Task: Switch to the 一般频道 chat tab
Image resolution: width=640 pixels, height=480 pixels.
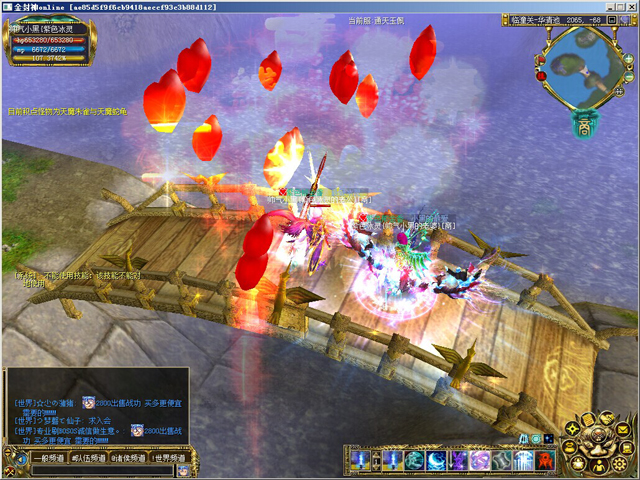Action: pos(47,457)
